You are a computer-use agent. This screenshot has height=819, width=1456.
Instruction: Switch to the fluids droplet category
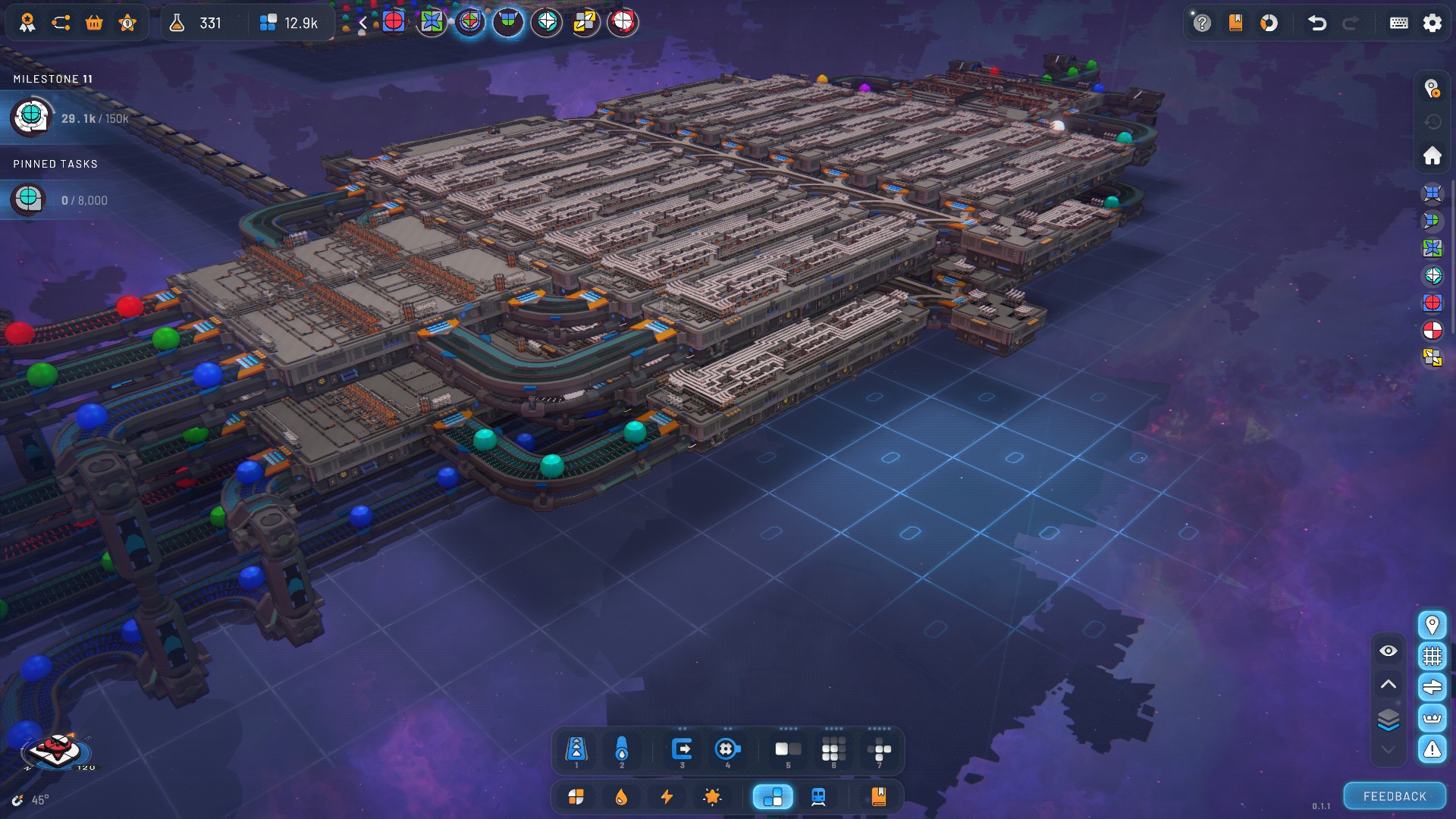pyautogui.click(x=621, y=797)
